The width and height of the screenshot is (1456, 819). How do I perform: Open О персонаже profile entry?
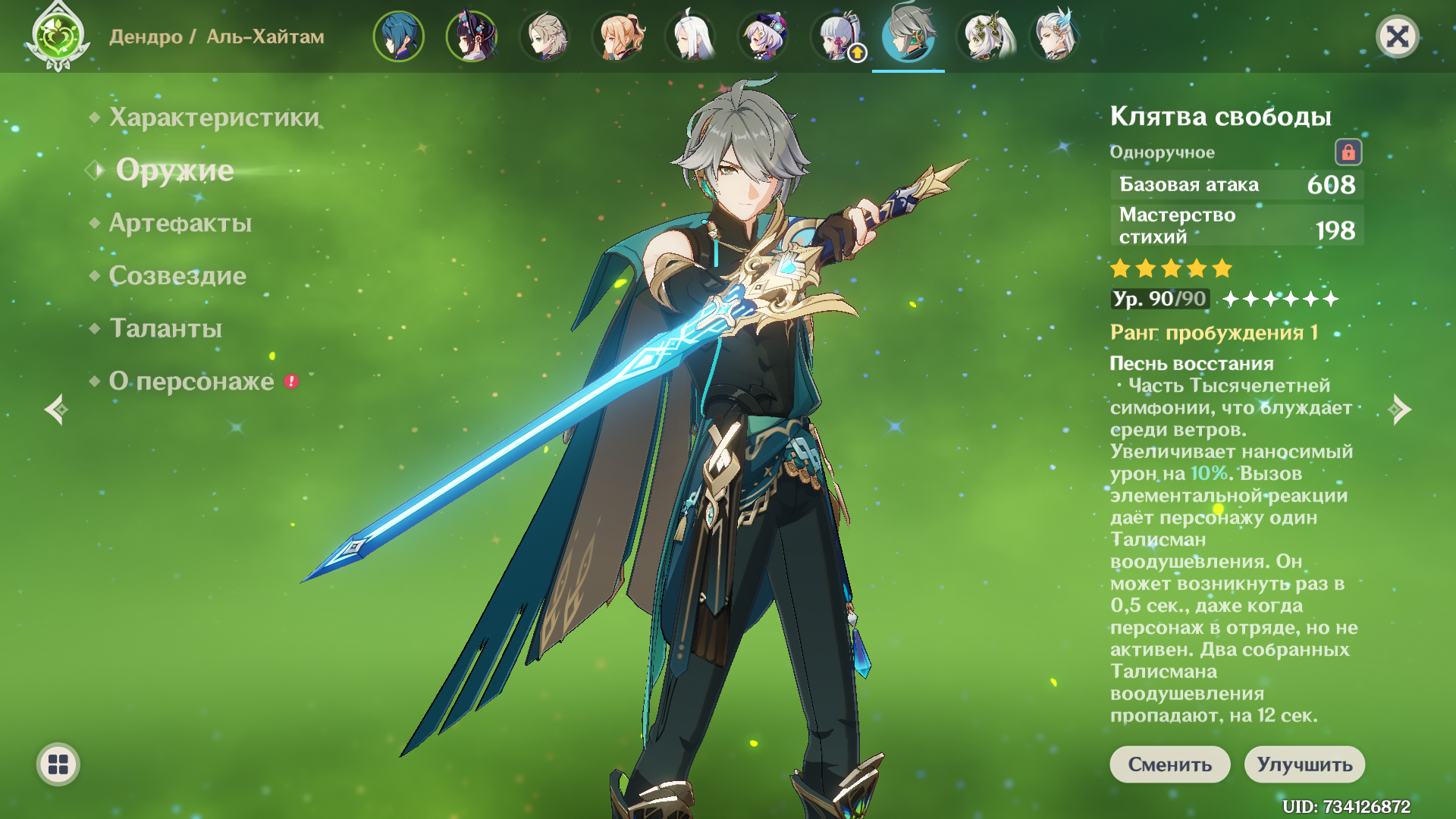(x=191, y=381)
